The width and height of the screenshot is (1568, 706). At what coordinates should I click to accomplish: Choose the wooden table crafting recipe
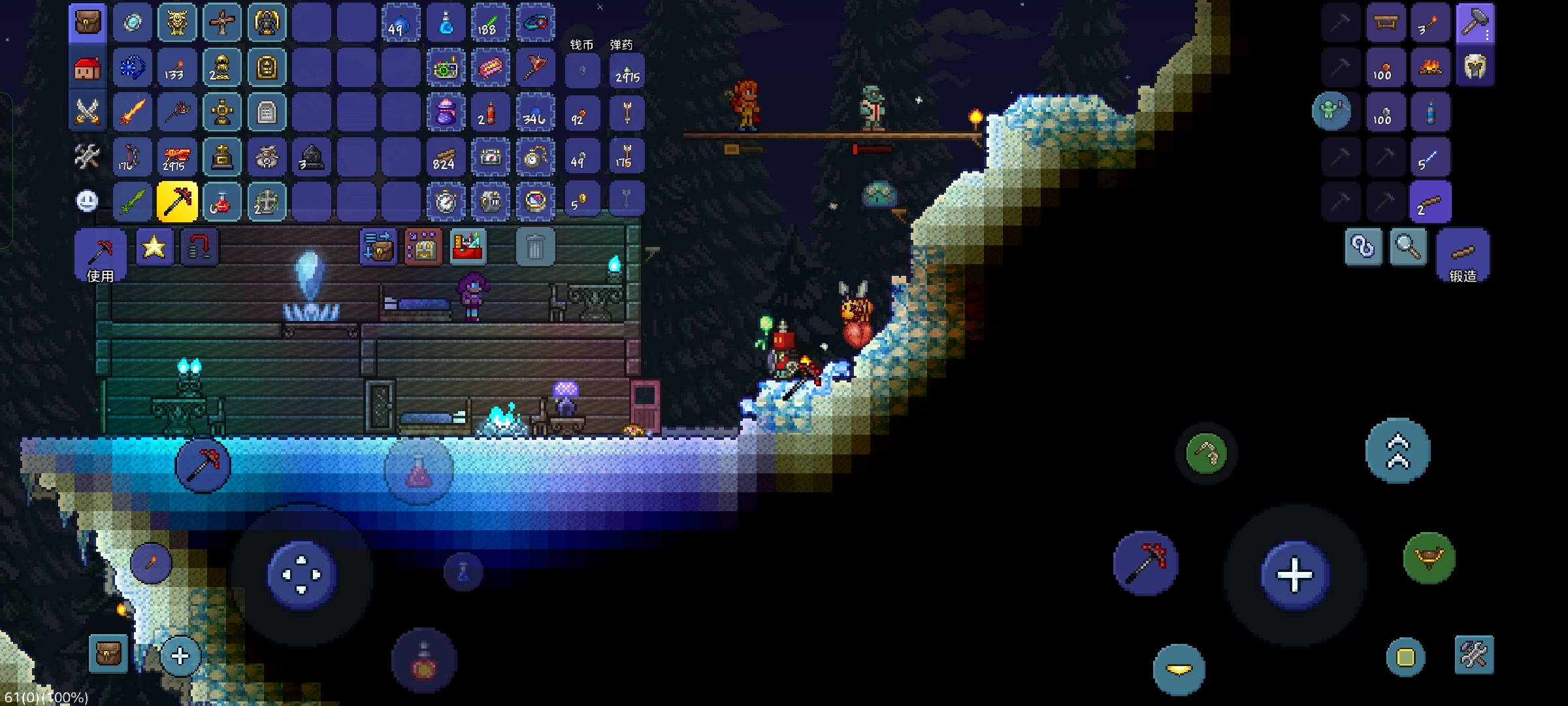click(x=1386, y=23)
